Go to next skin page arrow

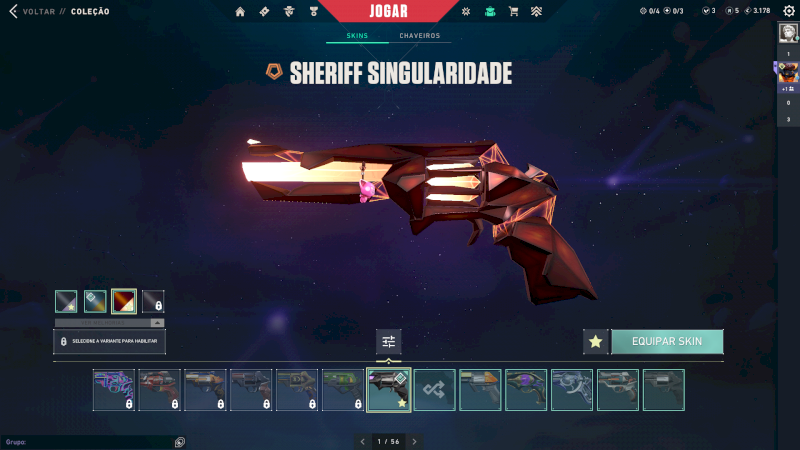[415, 441]
